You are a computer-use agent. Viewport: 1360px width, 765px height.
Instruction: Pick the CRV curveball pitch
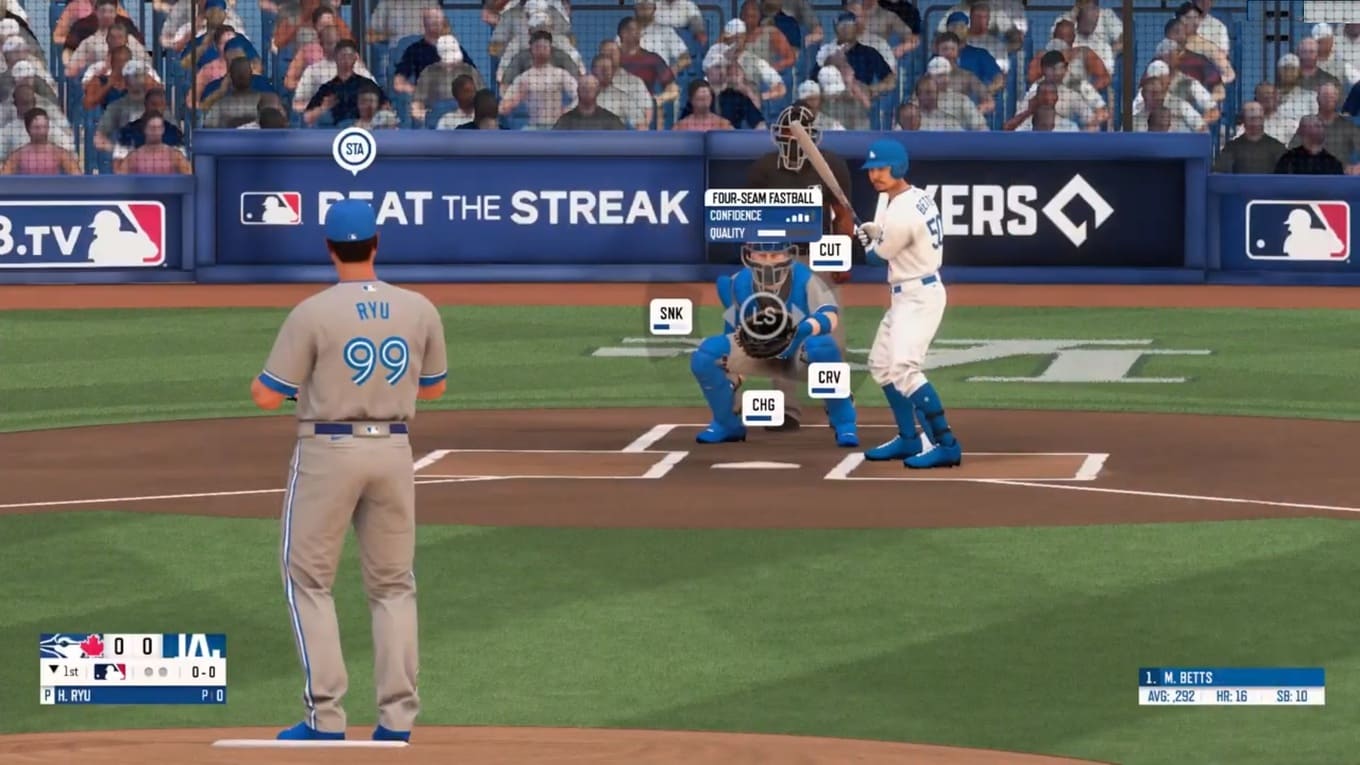pos(829,381)
